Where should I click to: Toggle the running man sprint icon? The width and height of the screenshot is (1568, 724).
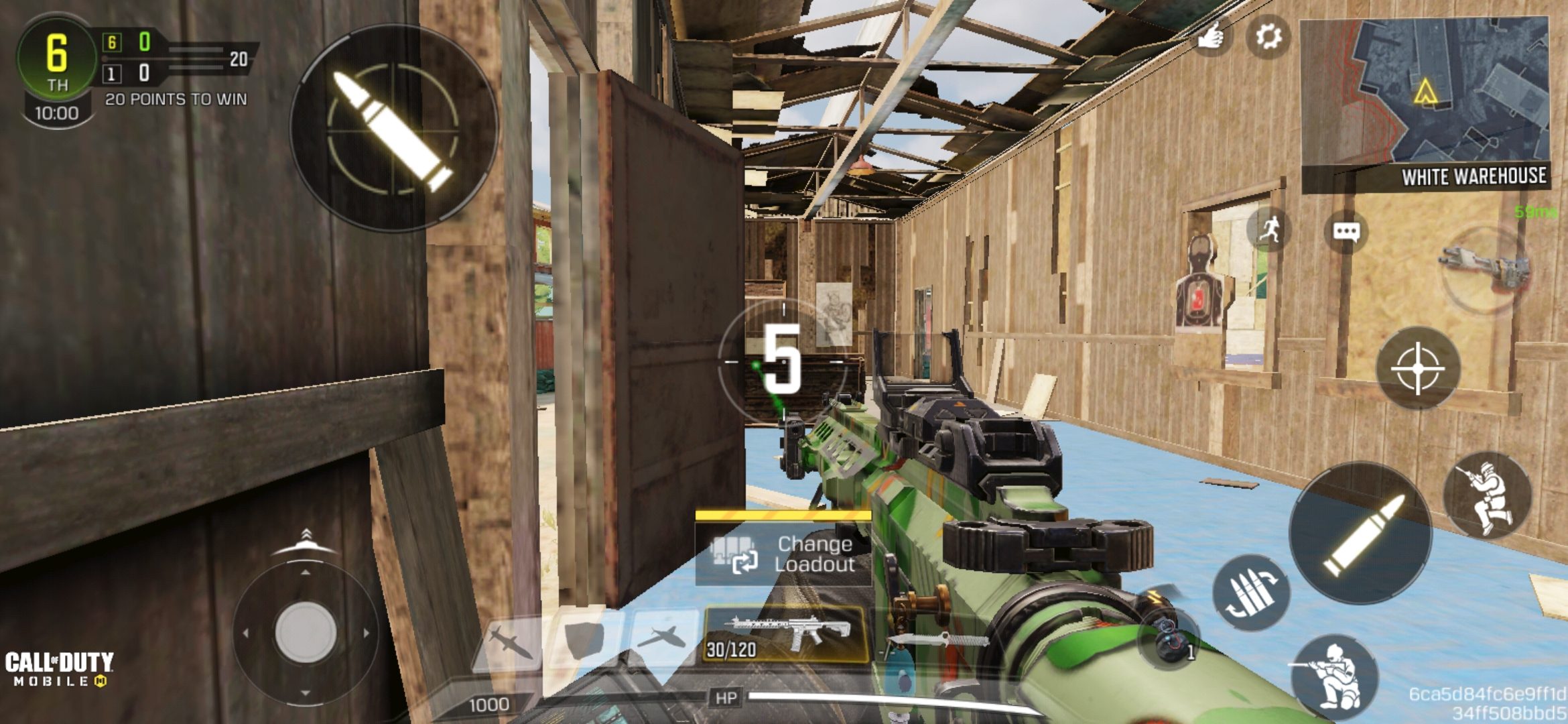pos(1268,230)
